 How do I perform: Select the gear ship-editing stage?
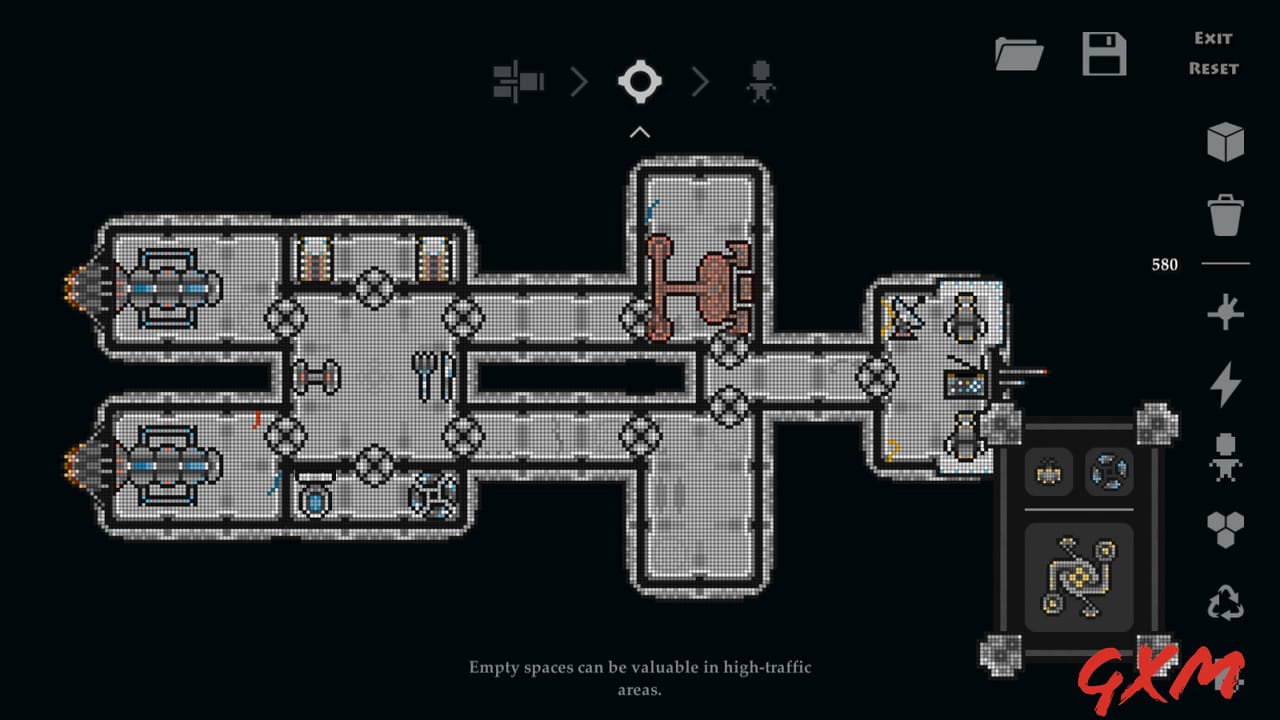point(639,82)
